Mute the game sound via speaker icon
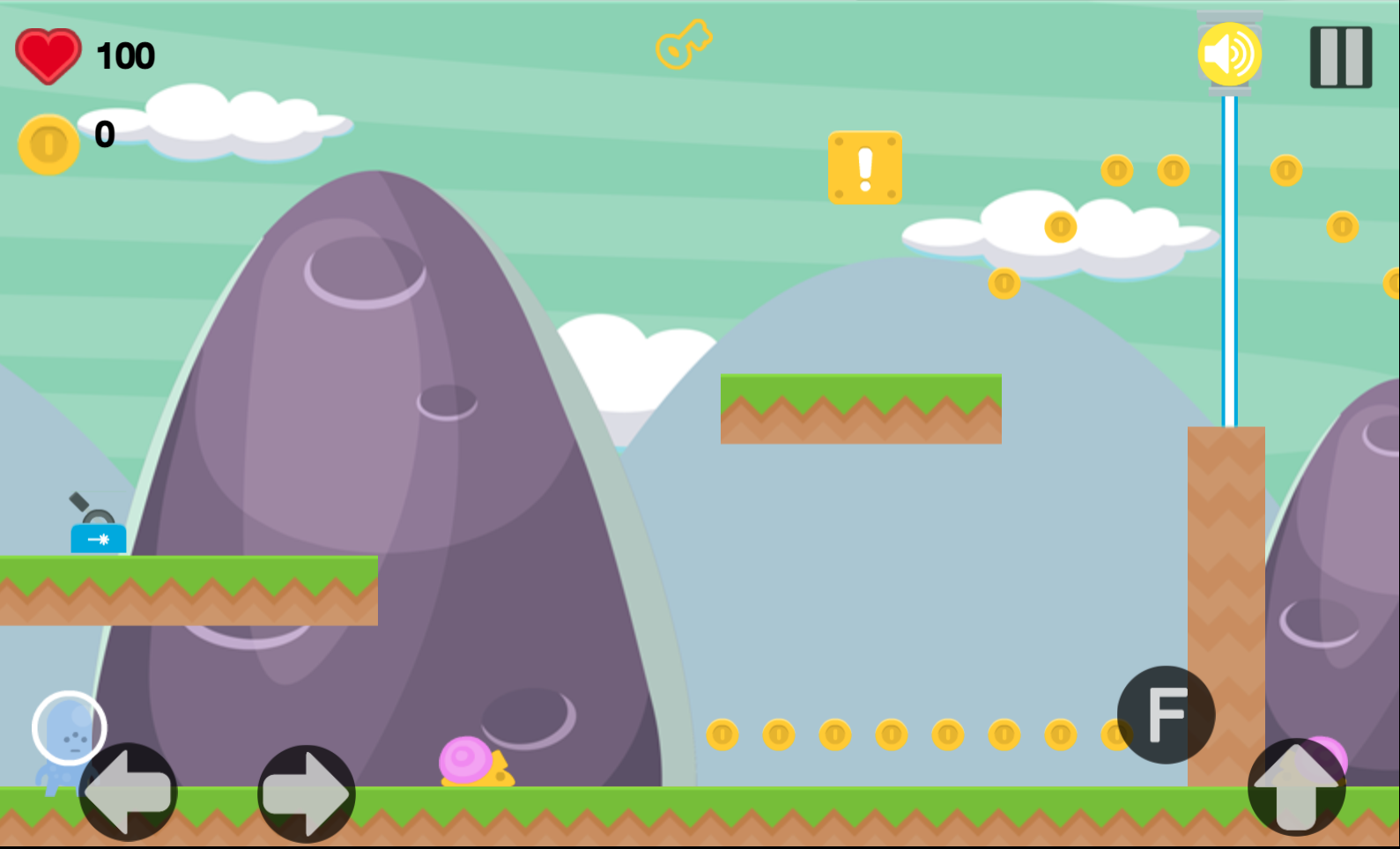 point(1231,53)
